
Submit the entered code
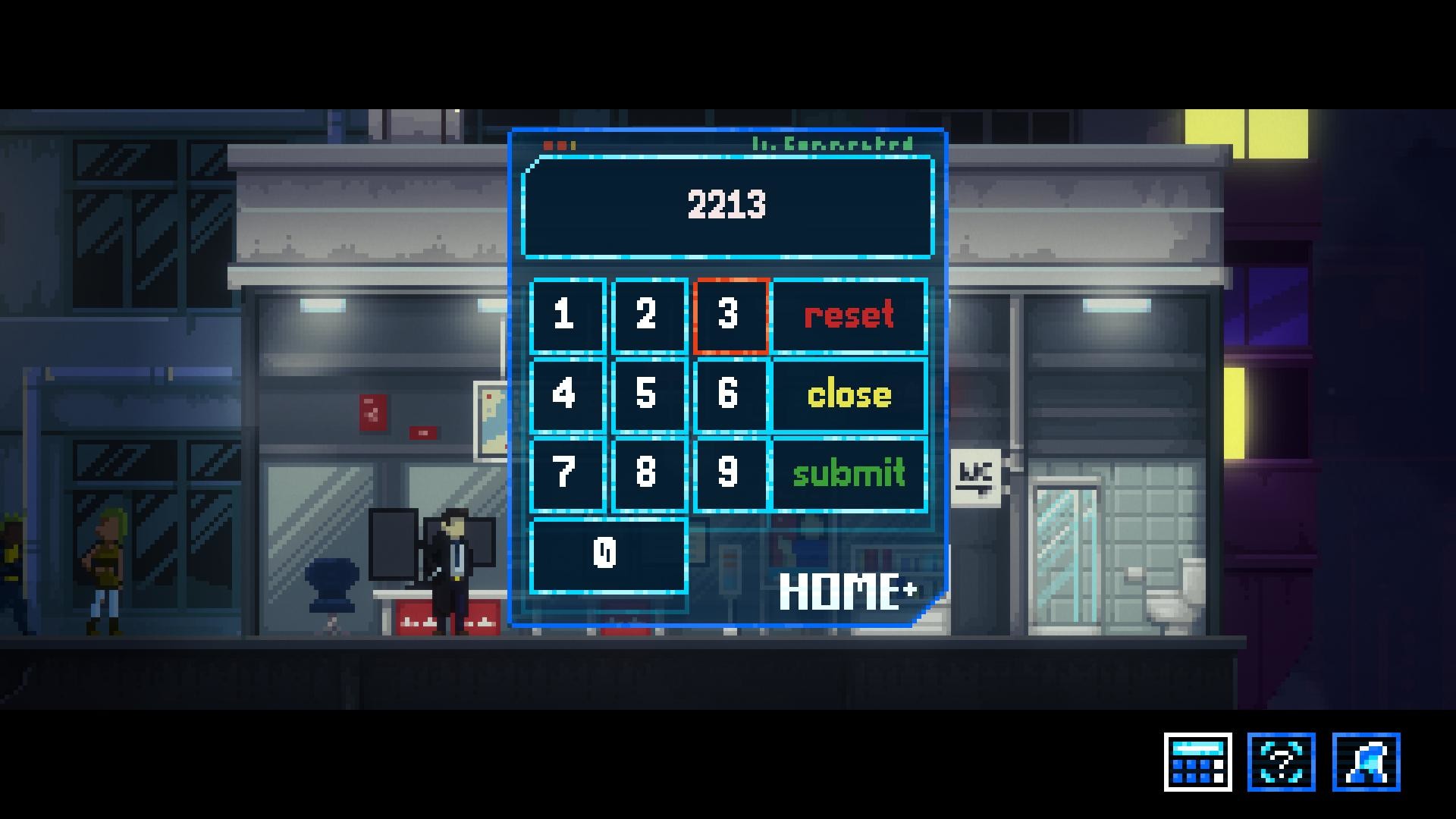848,474
